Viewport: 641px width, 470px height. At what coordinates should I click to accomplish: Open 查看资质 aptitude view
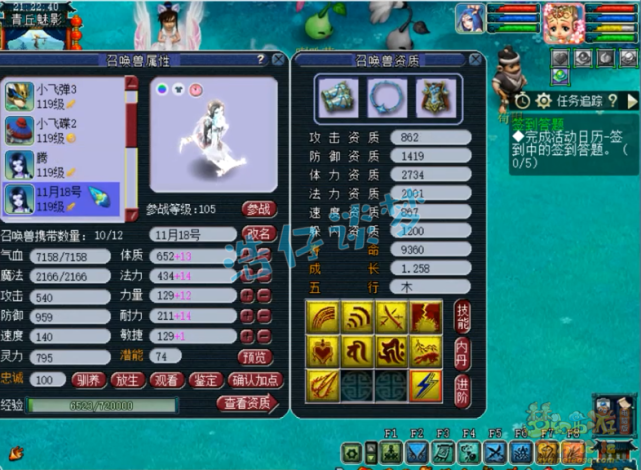(248, 404)
